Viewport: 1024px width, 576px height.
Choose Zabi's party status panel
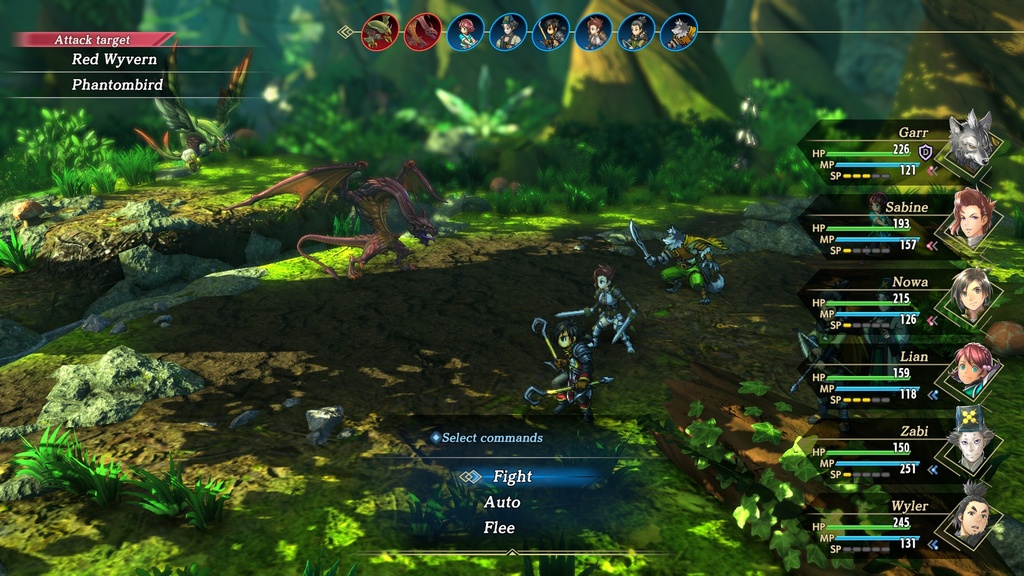[x=900, y=451]
